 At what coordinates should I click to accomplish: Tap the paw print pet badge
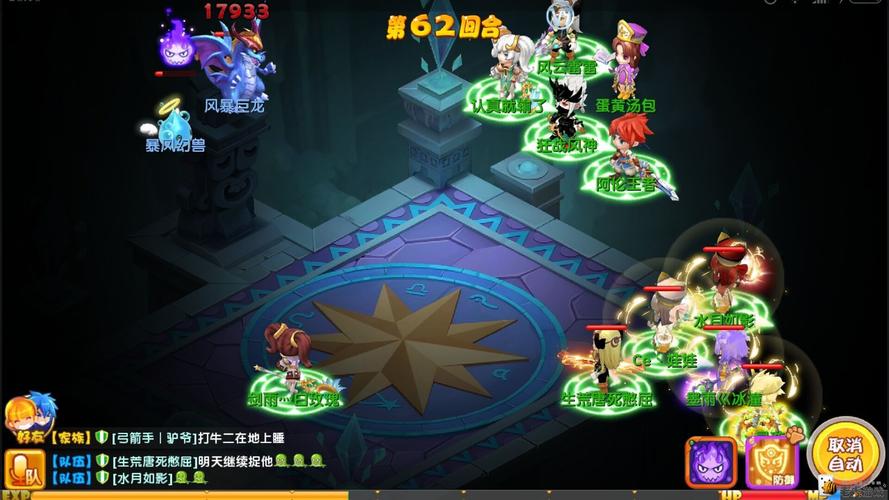[796, 435]
